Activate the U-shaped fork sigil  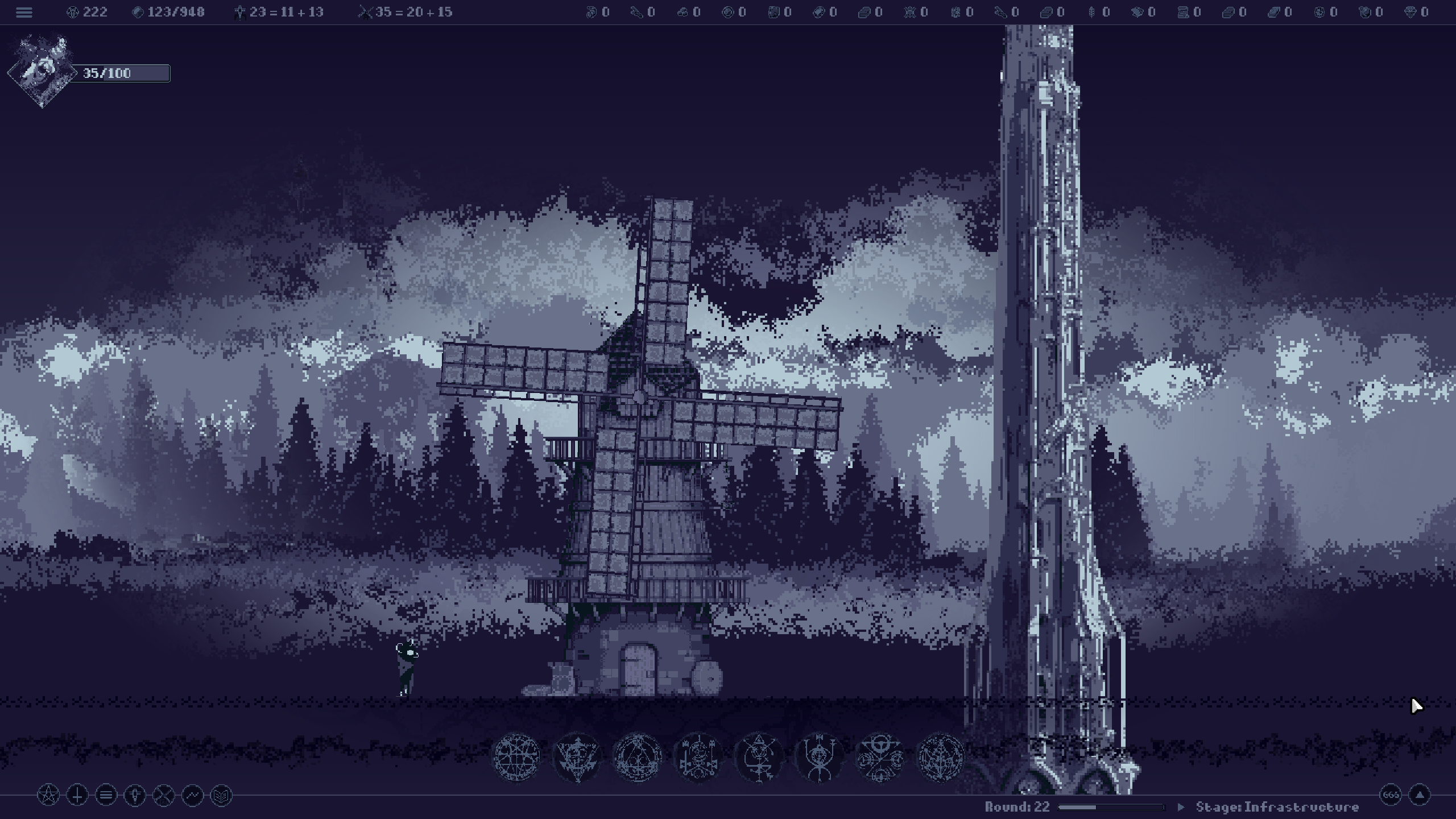tap(820, 757)
